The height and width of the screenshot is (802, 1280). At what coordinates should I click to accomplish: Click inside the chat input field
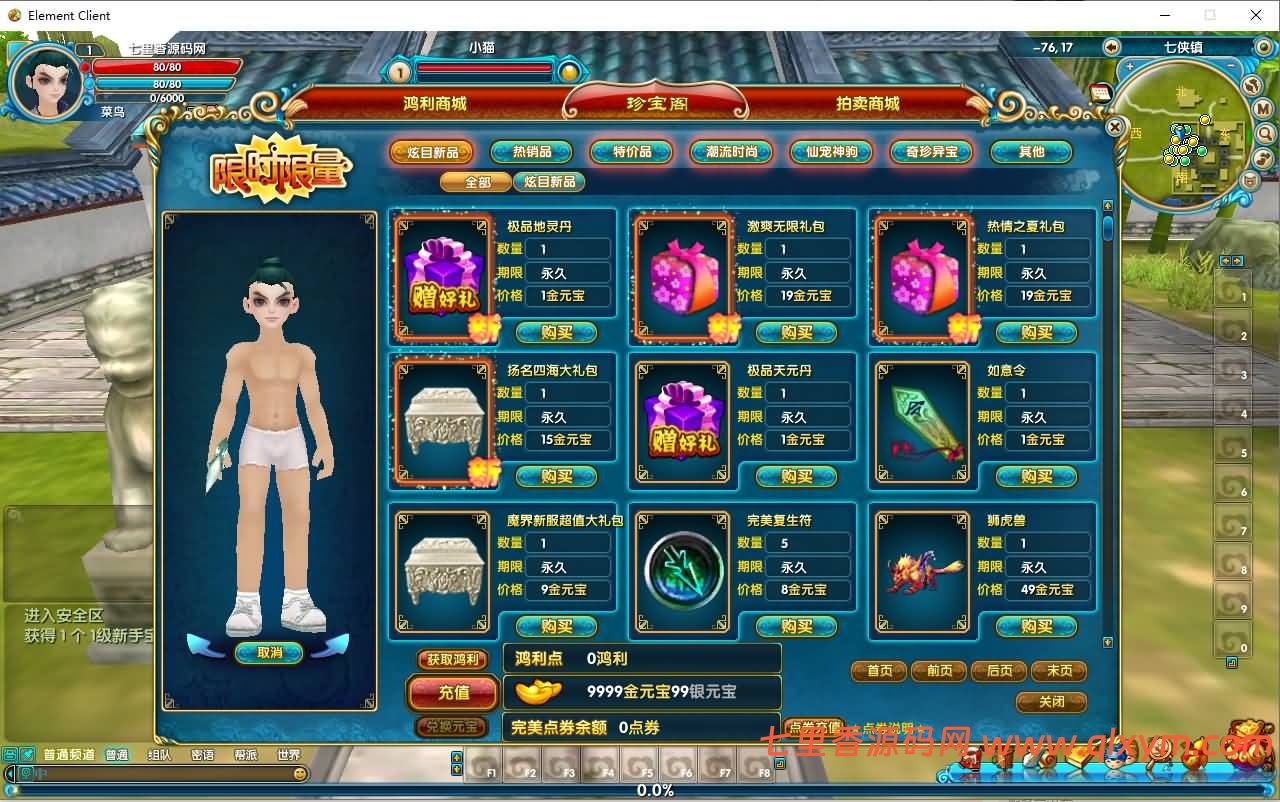tap(160, 774)
